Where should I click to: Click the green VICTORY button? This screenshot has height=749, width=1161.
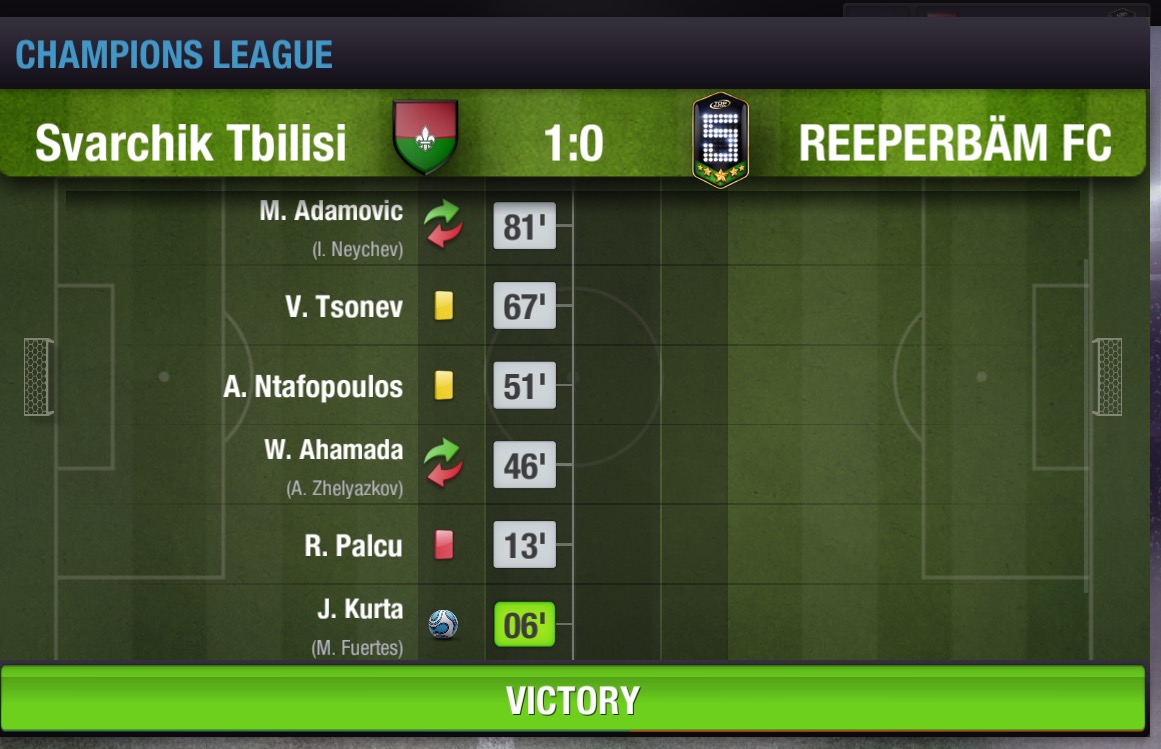pyautogui.click(x=572, y=699)
